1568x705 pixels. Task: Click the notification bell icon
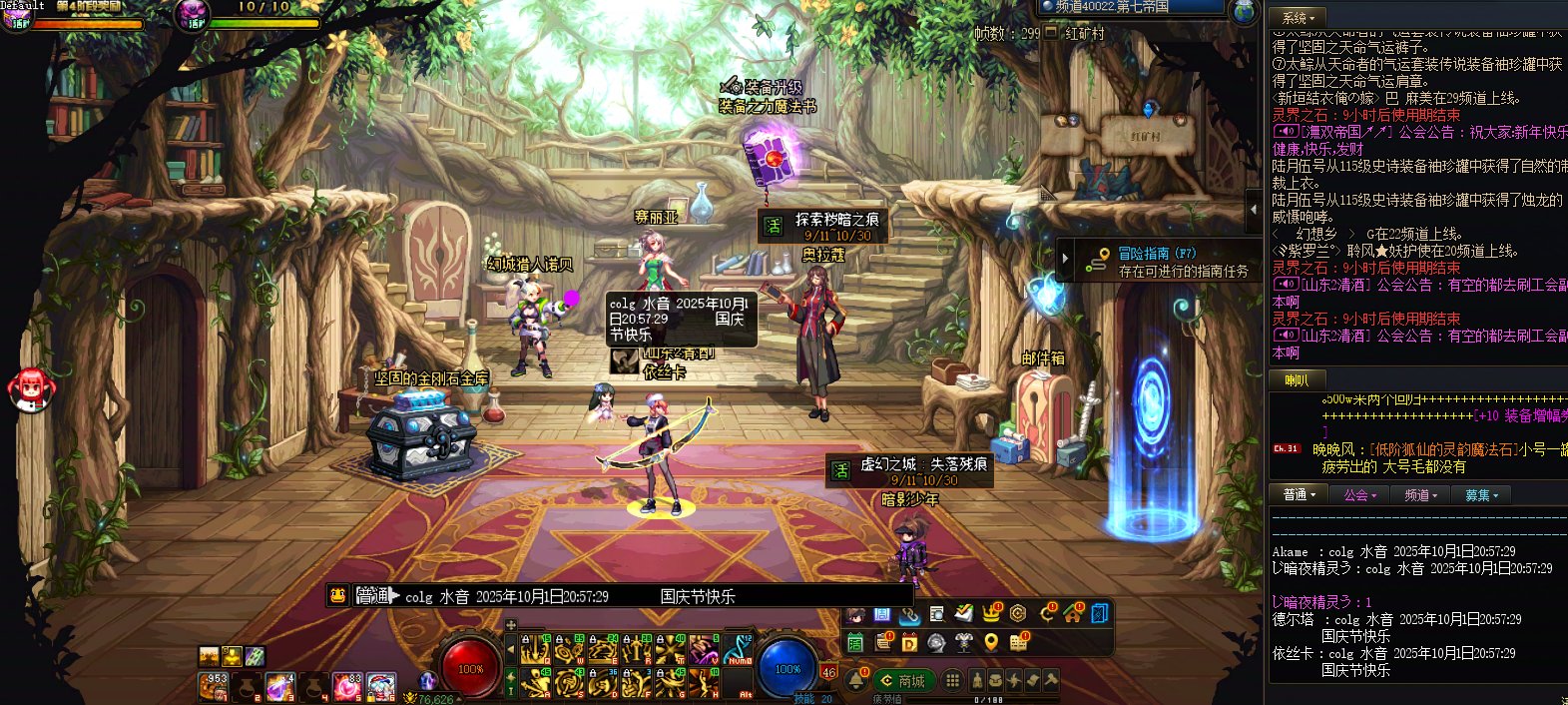[x=856, y=681]
